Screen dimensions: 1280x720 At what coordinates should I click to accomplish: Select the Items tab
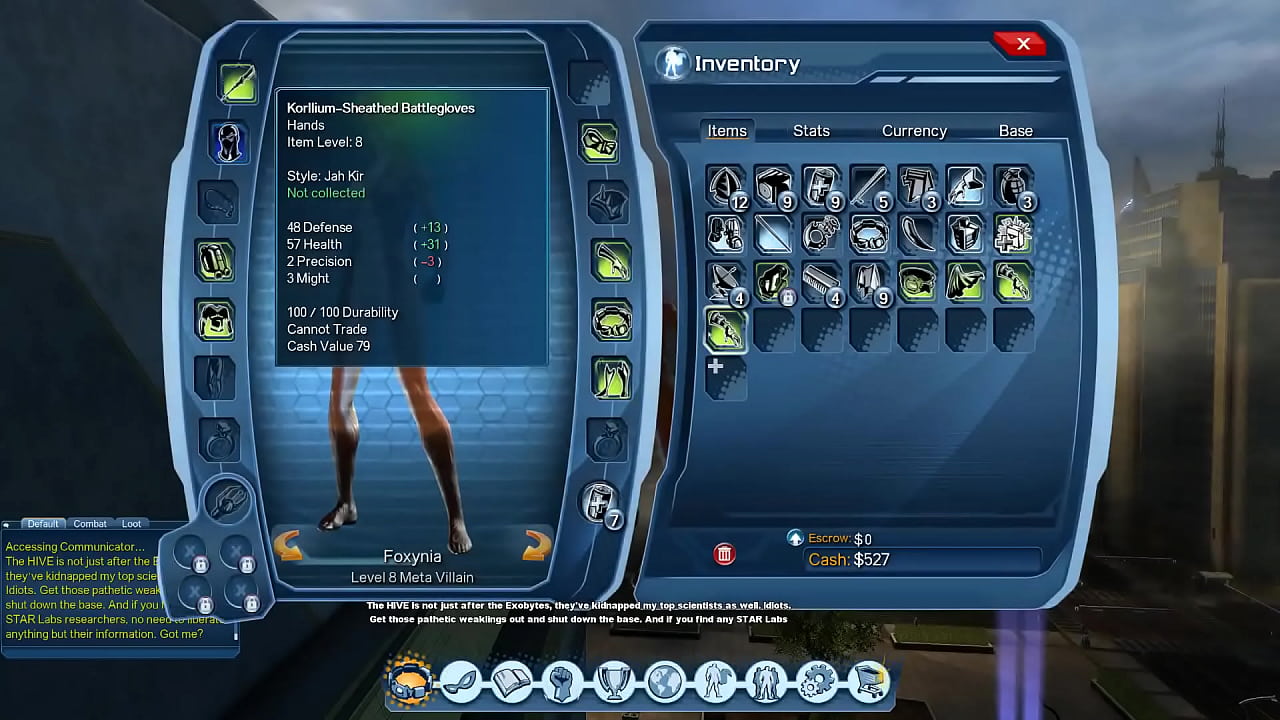tap(727, 131)
